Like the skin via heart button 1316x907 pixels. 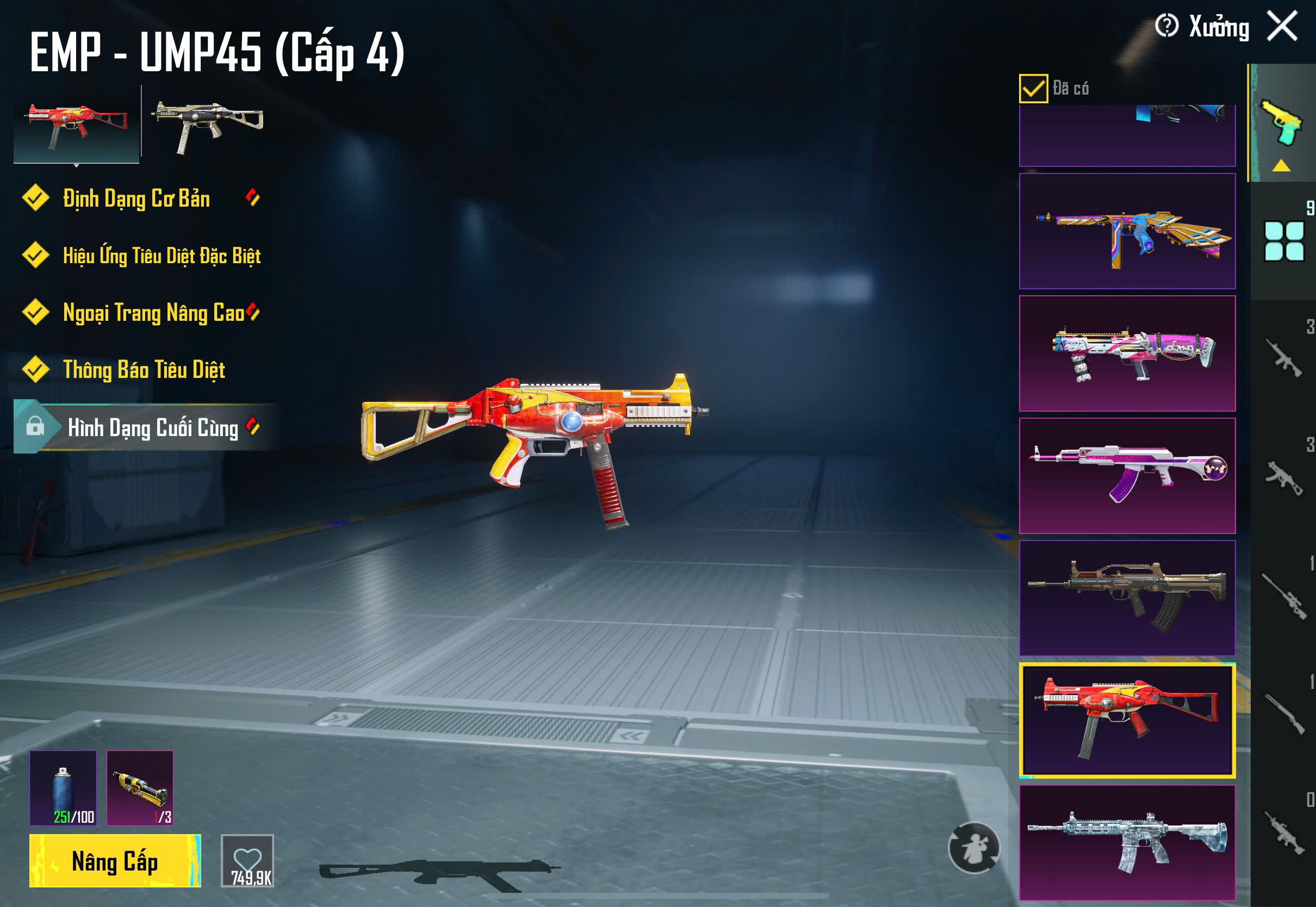click(247, 860)
